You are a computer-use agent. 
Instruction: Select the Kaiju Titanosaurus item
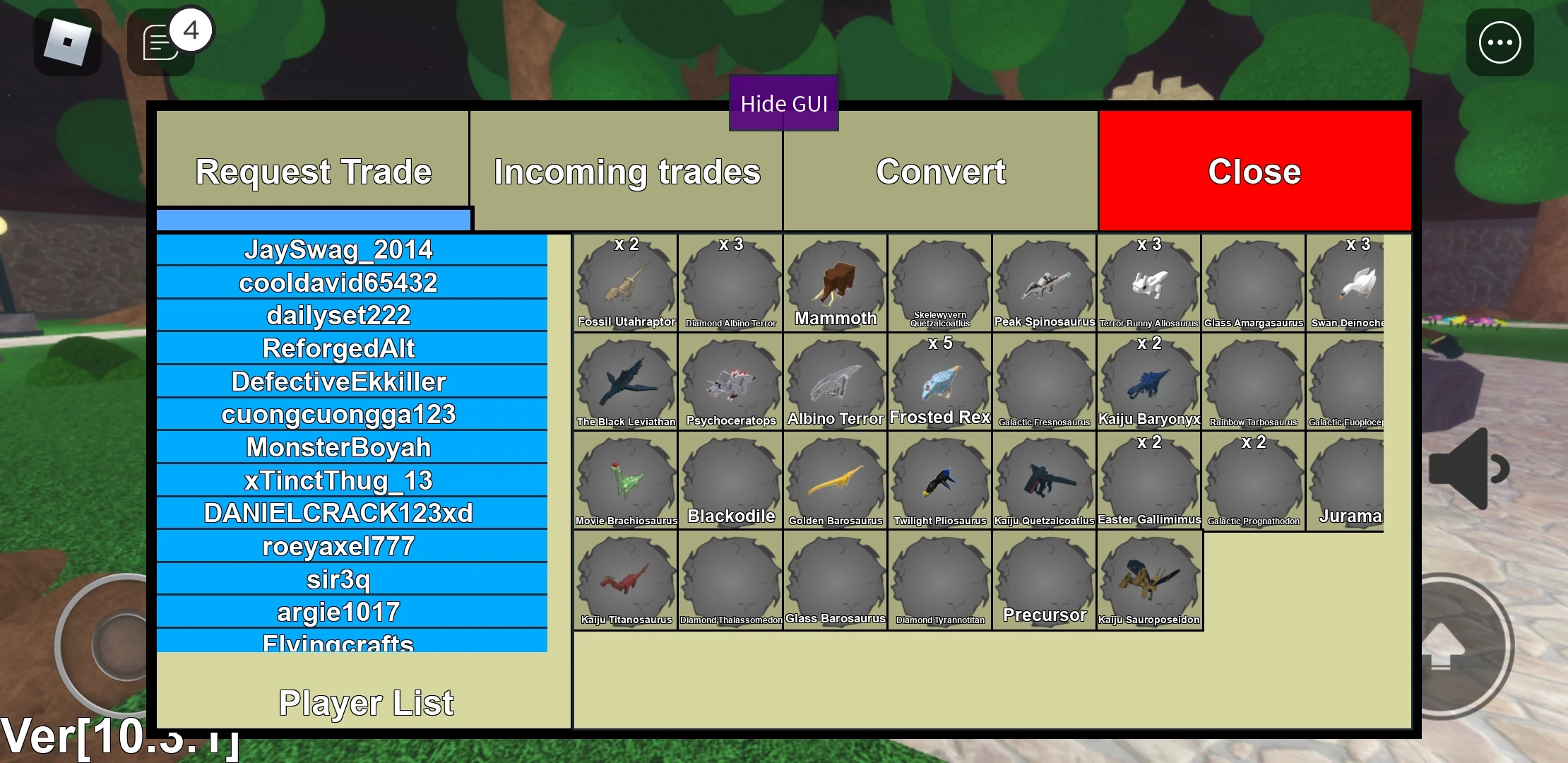(624, 579)
